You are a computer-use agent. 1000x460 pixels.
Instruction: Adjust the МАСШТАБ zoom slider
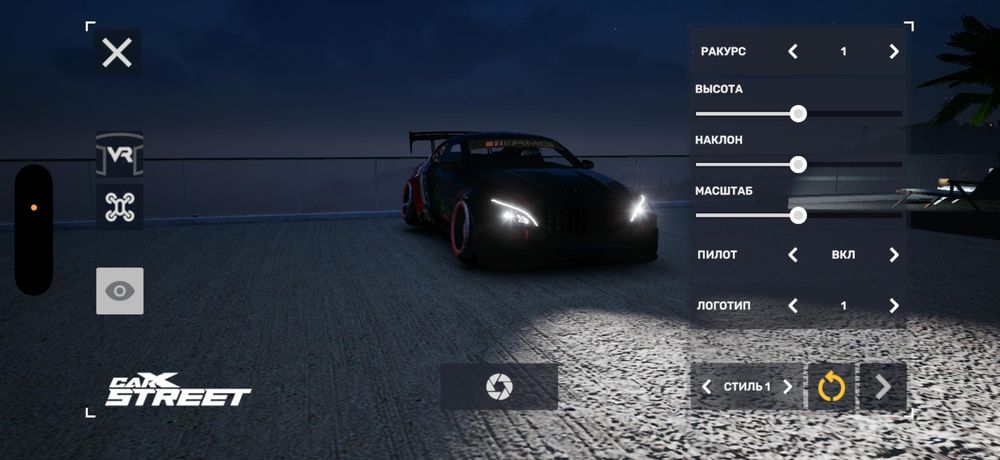(798, 214)
